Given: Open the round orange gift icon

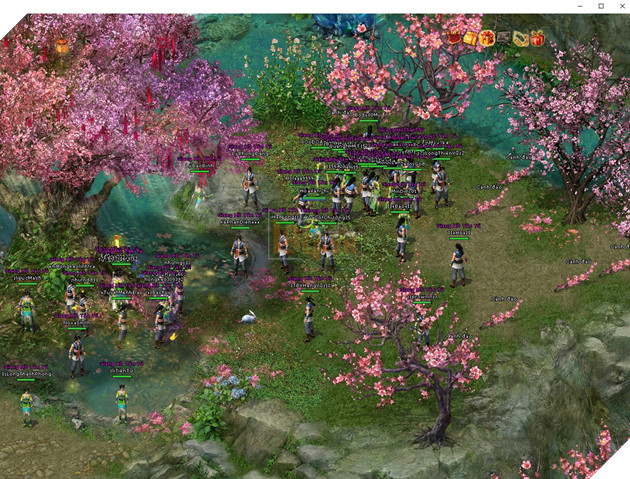Looking at the screenshot, I should point(487,38).
